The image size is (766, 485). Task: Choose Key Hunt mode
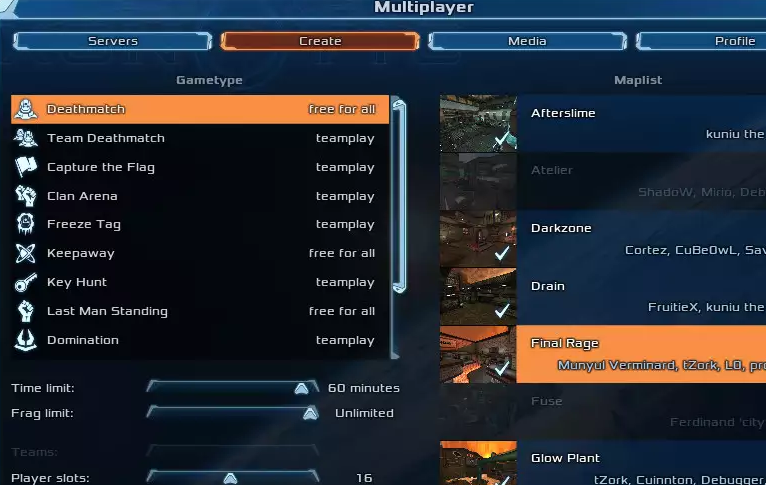(x=200, y=282)
